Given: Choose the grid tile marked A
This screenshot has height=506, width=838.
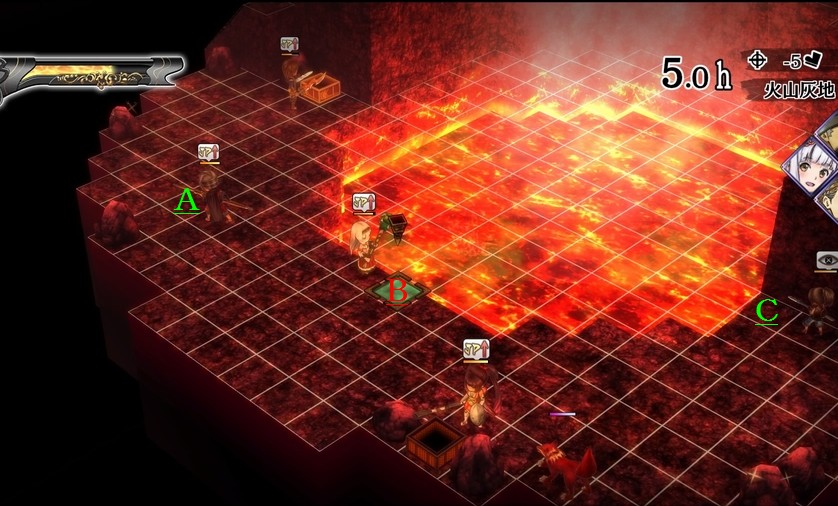Looking at the screenshot, I should [x=187, y=203].
